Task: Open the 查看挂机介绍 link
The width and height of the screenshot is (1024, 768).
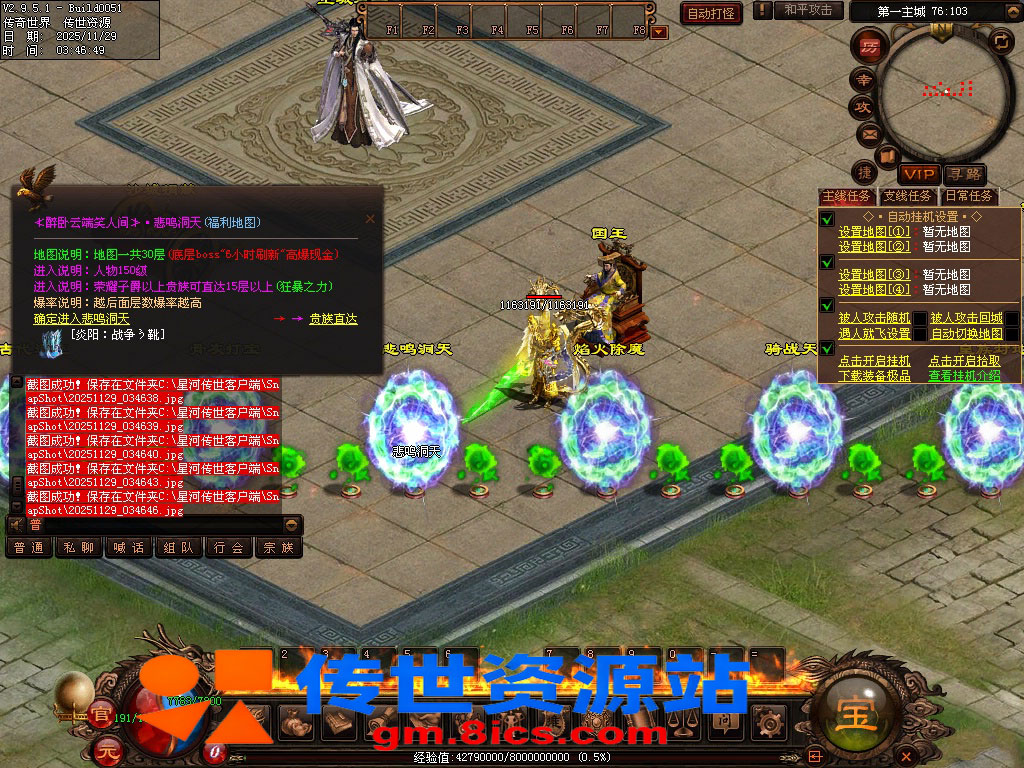Action: click(x=964, y=376)
